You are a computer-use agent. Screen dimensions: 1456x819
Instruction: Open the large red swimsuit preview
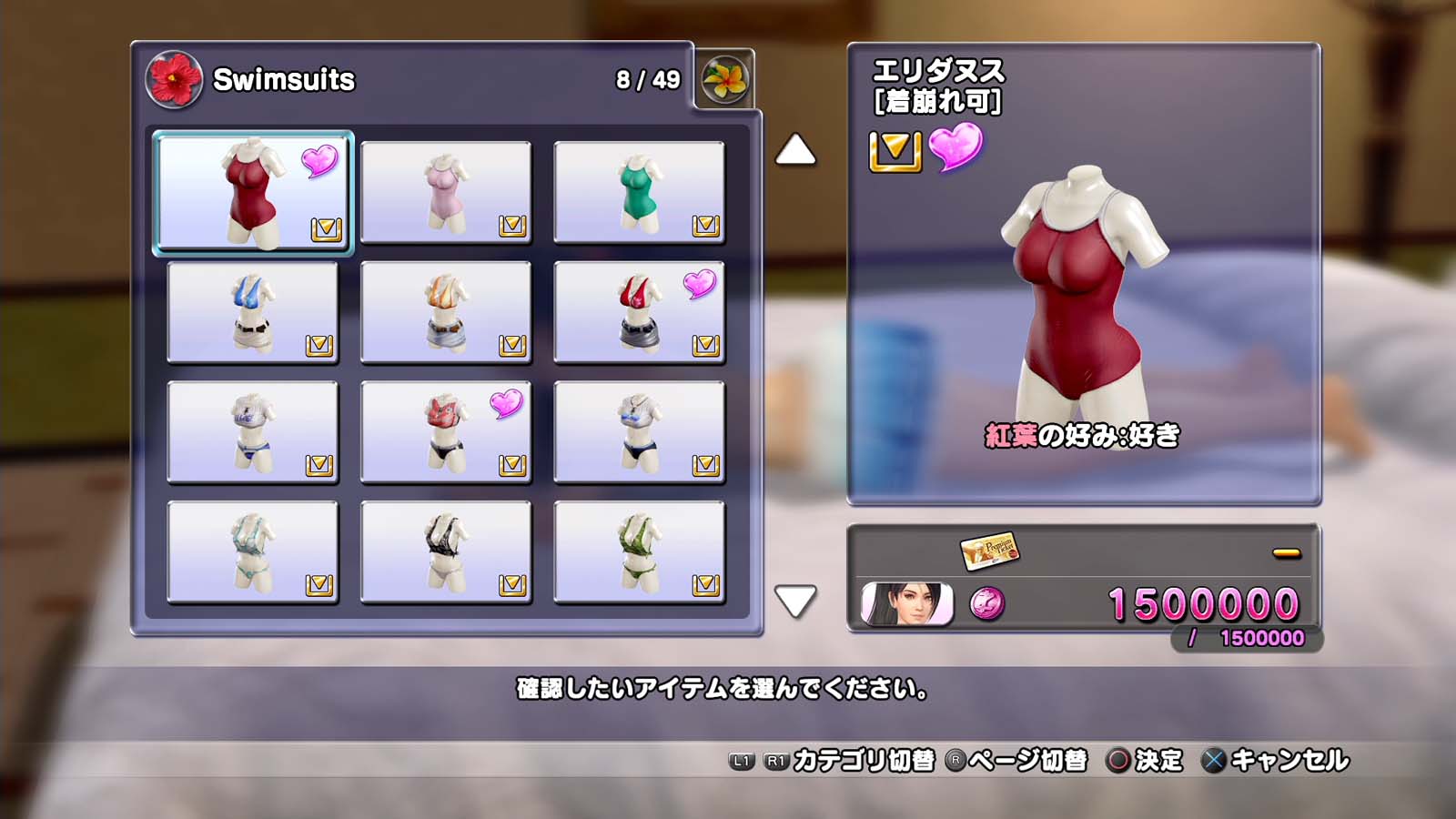pyautogui.click(x=1083, y=291)
